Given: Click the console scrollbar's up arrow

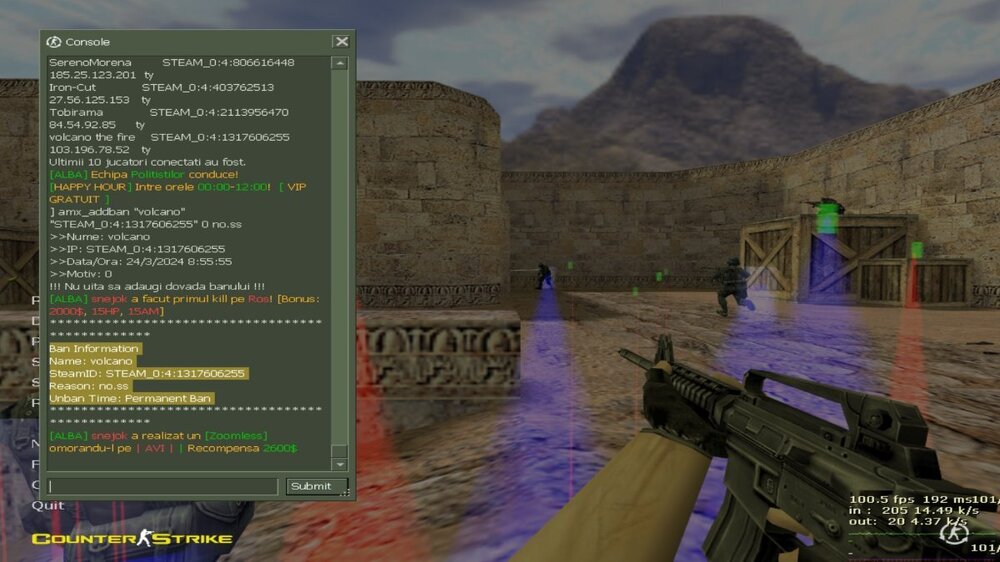Looking at the screenshot, I should click(x=340, y=63).
